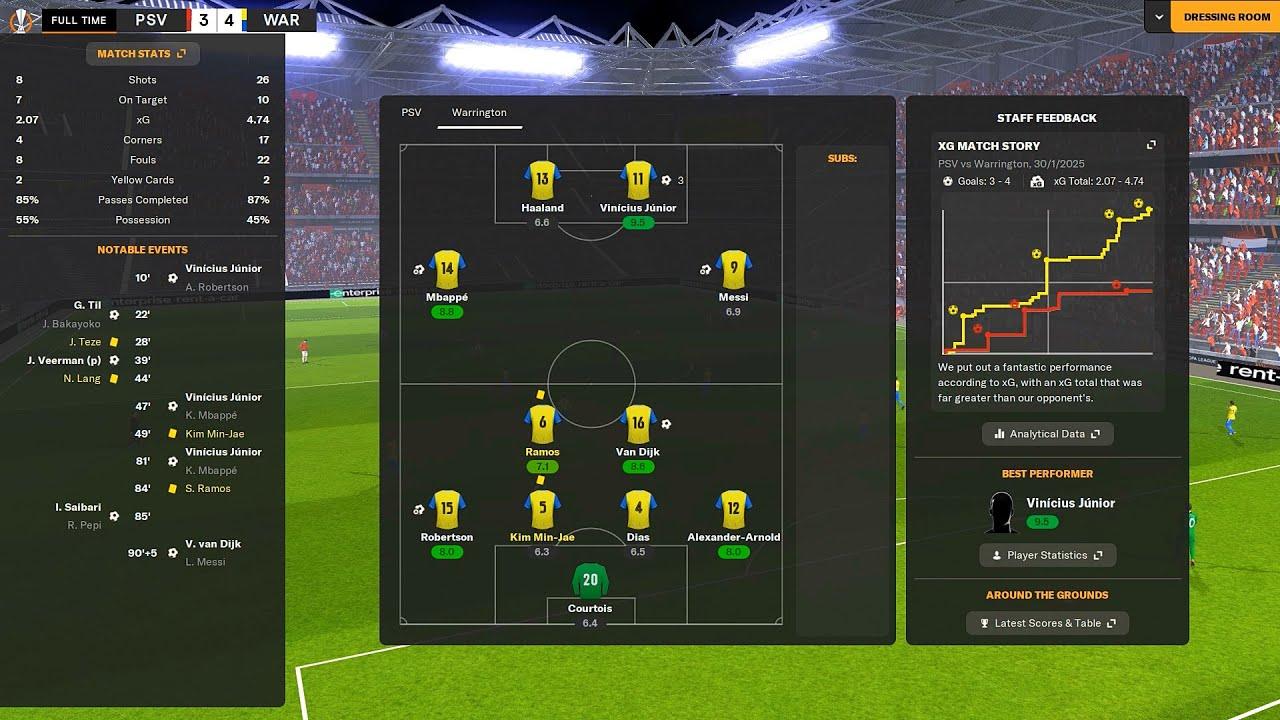The image size is (1280, 720).
Task: Select goalkeeper Courtois on the pitch
Action: 590,581
